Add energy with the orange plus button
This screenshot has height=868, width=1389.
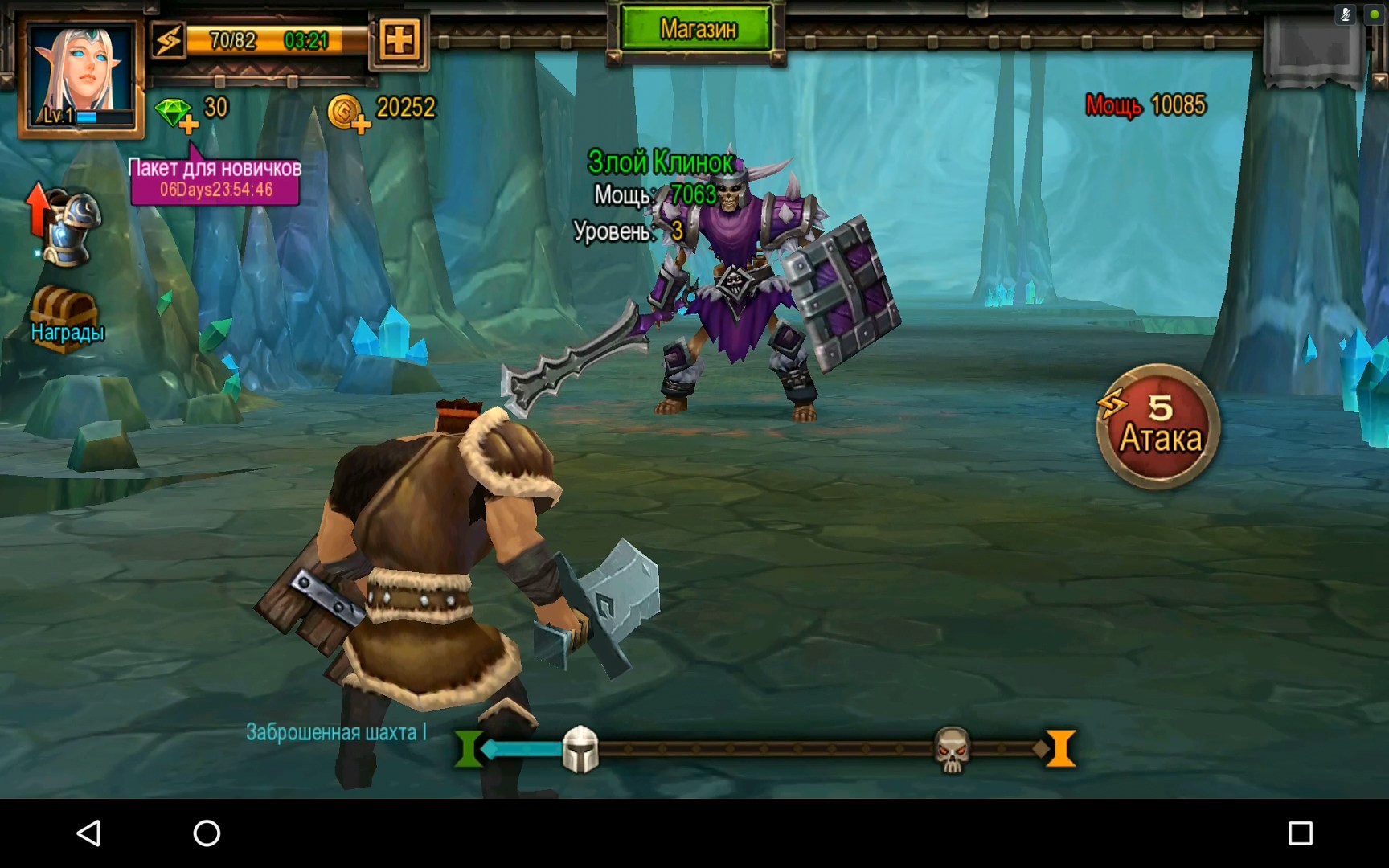click(x=399, y=39)
